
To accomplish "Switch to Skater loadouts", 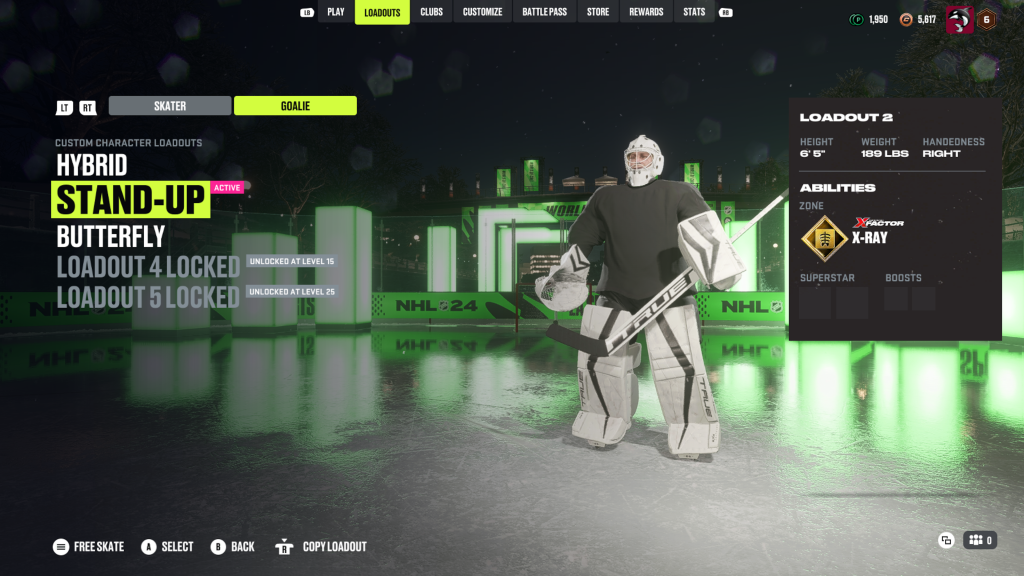I will coord(170,106).
